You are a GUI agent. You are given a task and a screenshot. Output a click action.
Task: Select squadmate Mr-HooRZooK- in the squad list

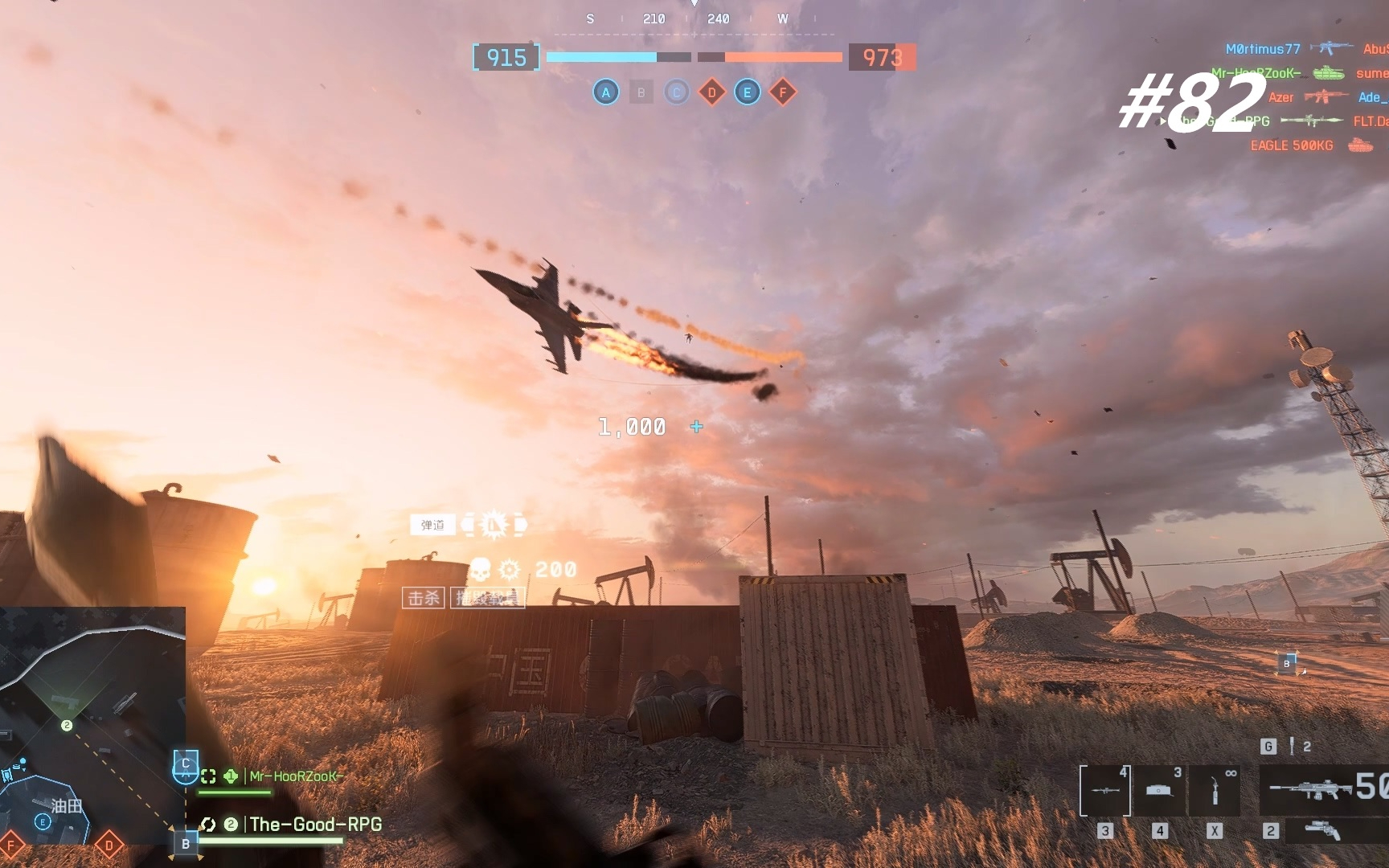coord(295,776)
